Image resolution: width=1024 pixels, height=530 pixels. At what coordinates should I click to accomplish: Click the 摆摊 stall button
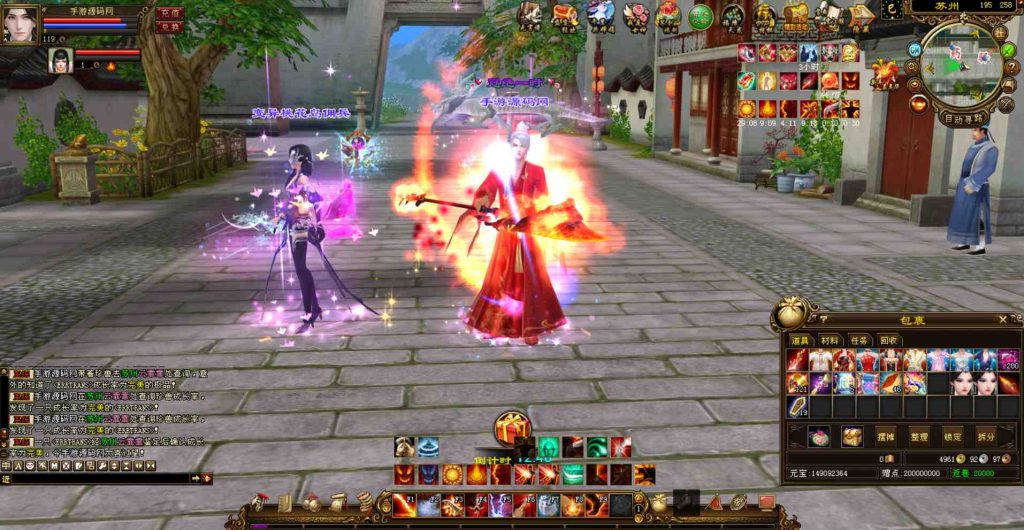tap(886, 437)
